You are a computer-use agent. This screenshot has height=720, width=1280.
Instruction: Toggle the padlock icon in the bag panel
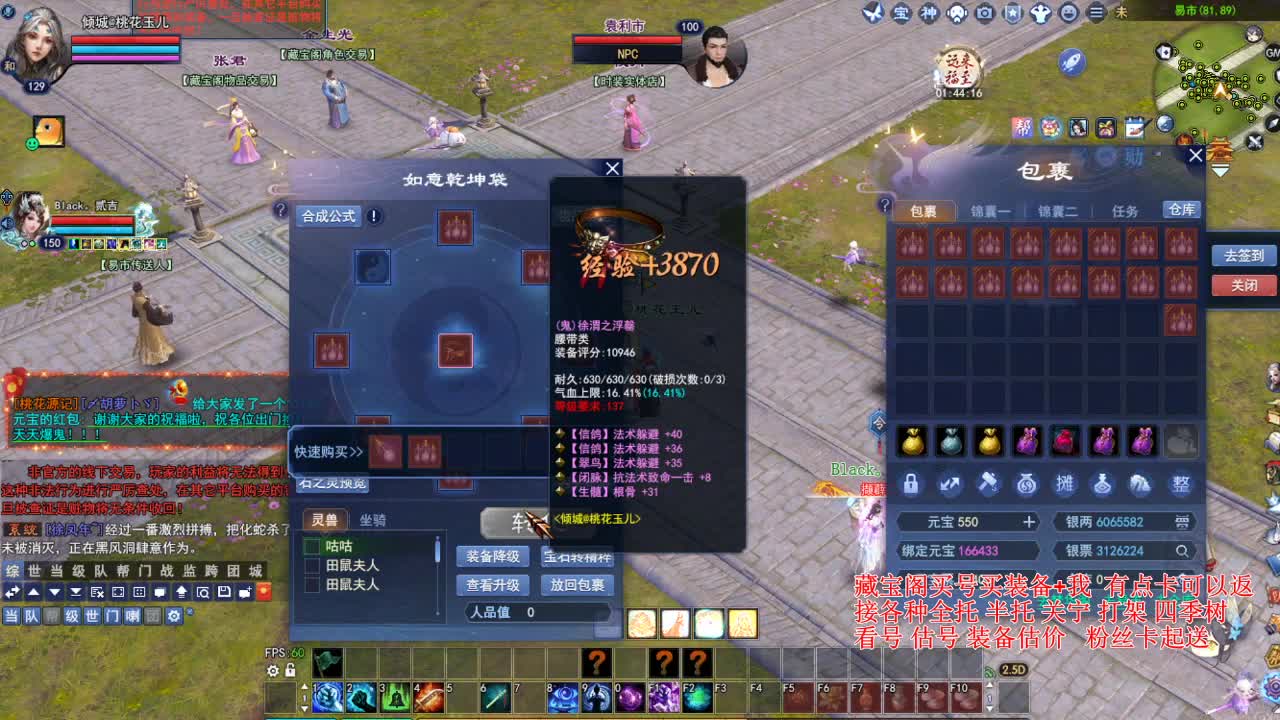click(911, 484)
